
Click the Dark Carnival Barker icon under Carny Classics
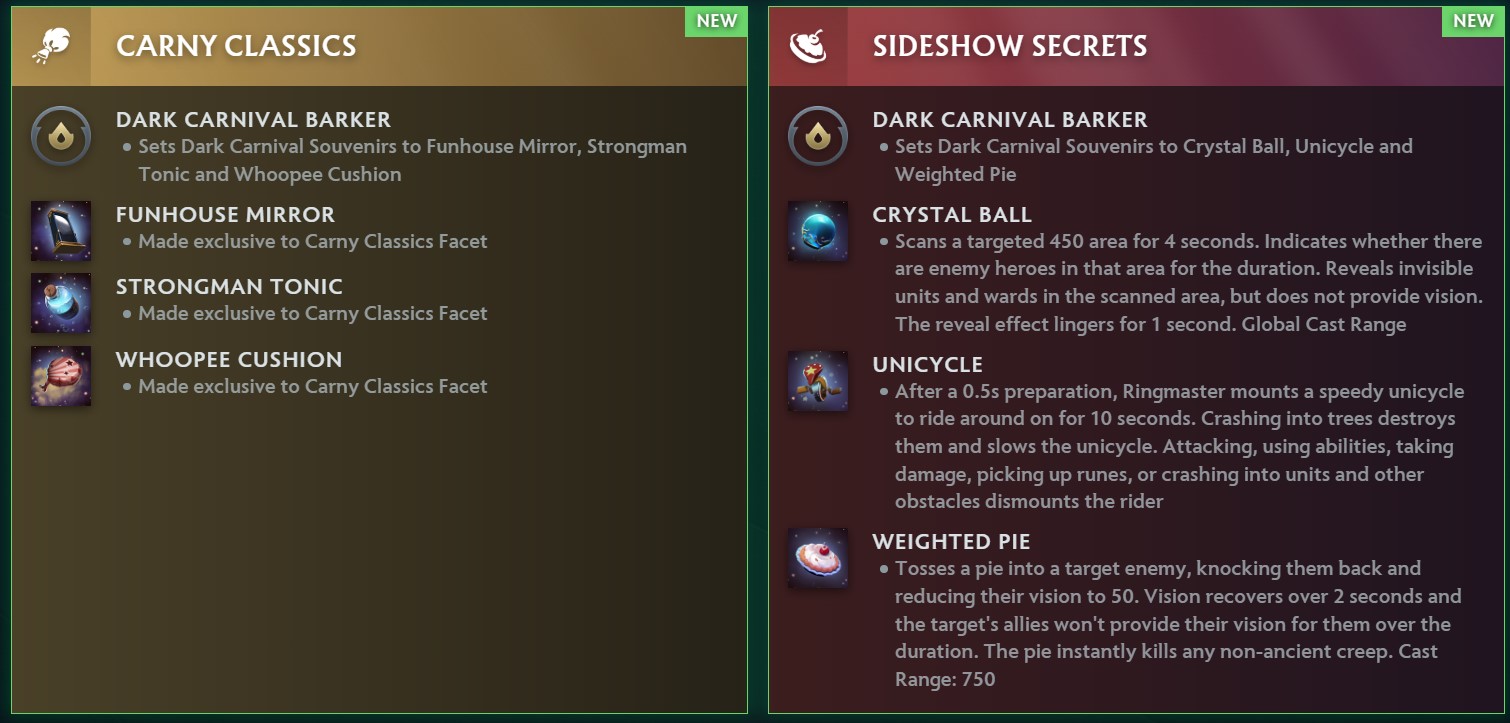[61, 135]
